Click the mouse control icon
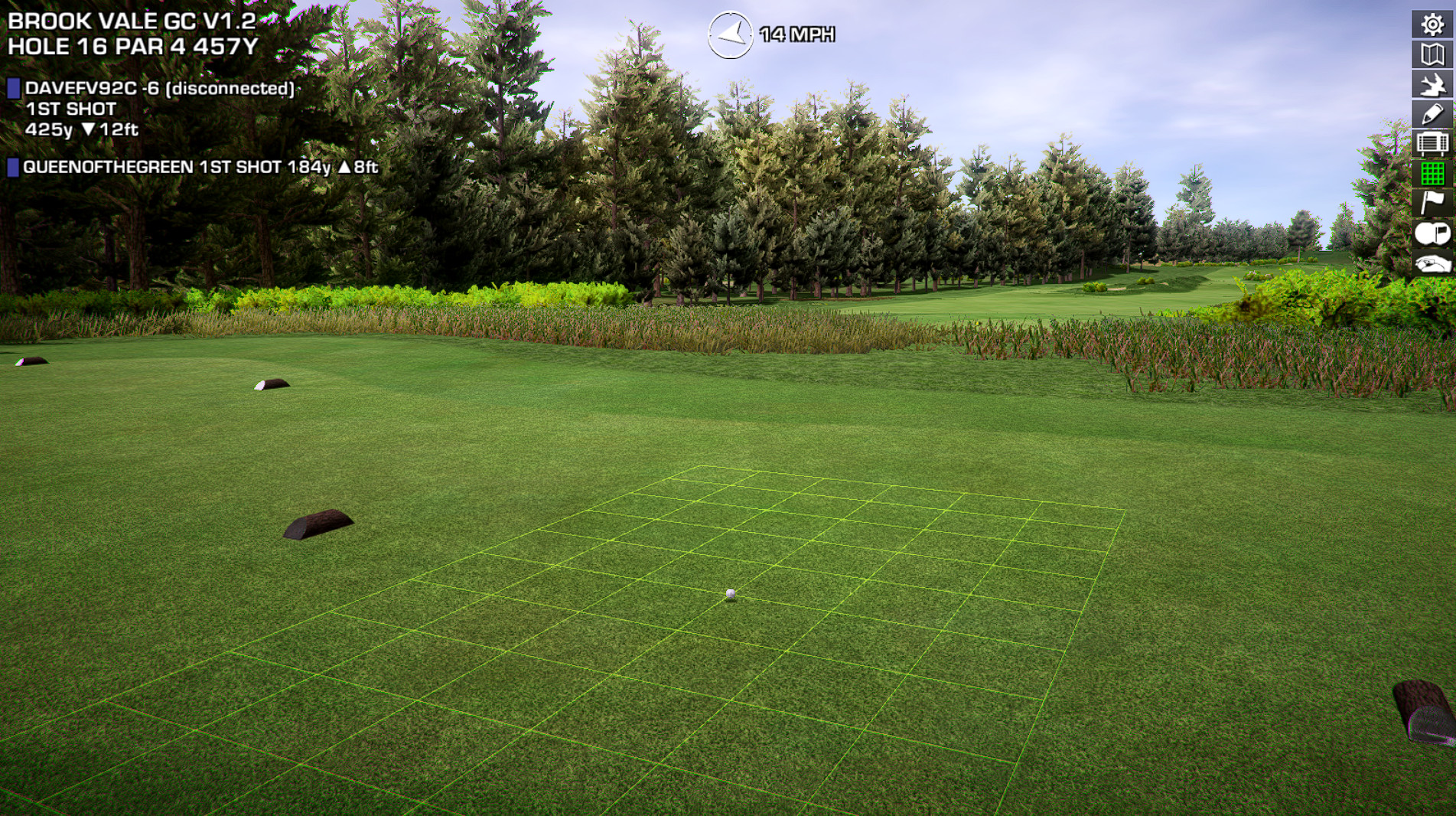 [x=1432, y=263]
